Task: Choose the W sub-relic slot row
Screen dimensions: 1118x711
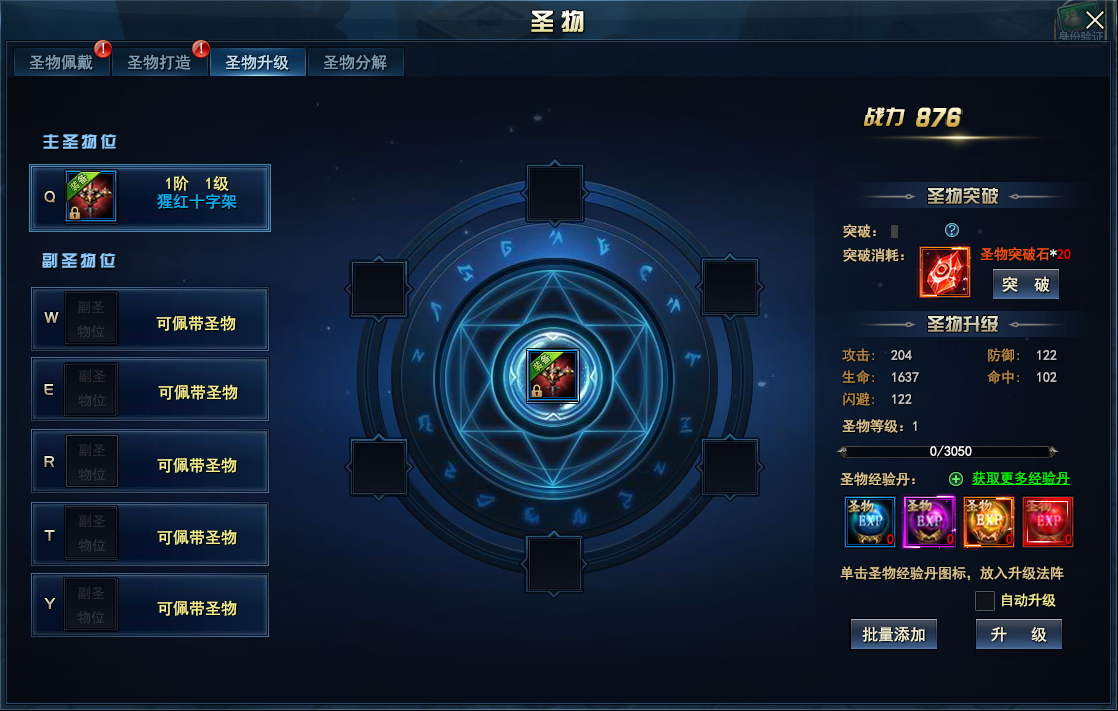Action: [x=150, y=319]
